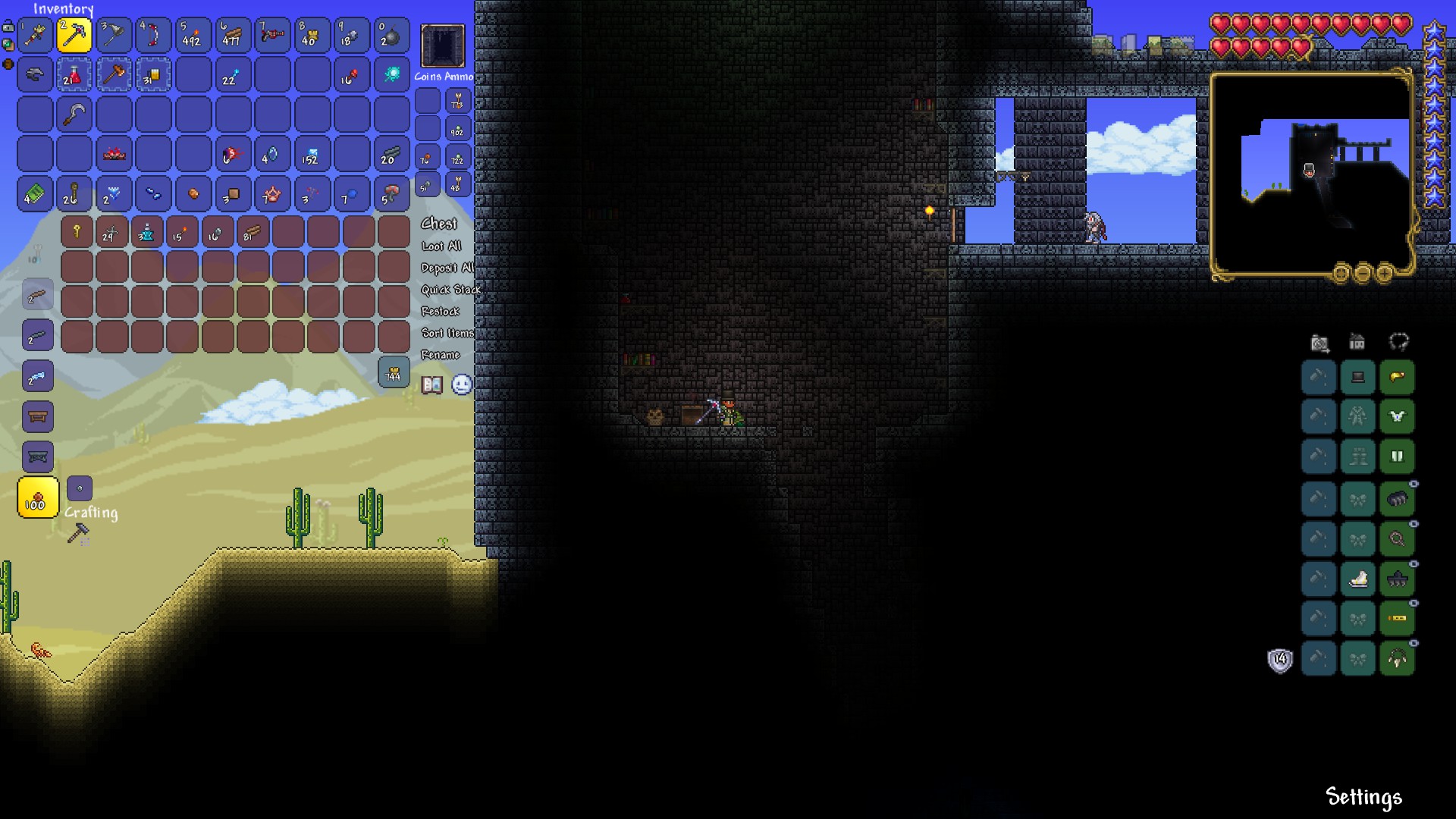Viewport: 1456px width, 819px height.
Task: Open the necklace equipment tab
Action: (x=1398, y=343)
